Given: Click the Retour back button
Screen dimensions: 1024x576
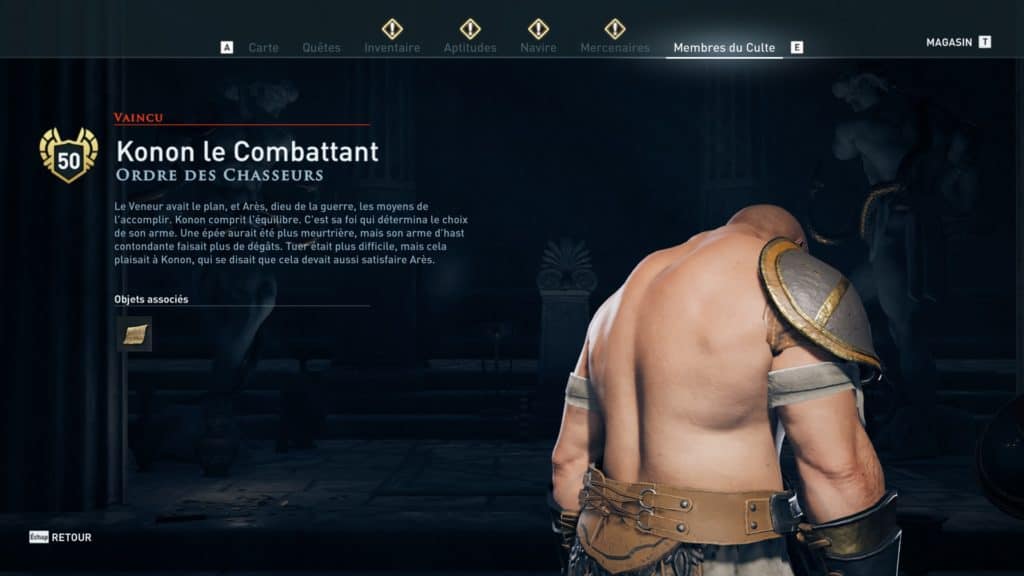Looking at the screenshot, I should (x=70, y=537).
